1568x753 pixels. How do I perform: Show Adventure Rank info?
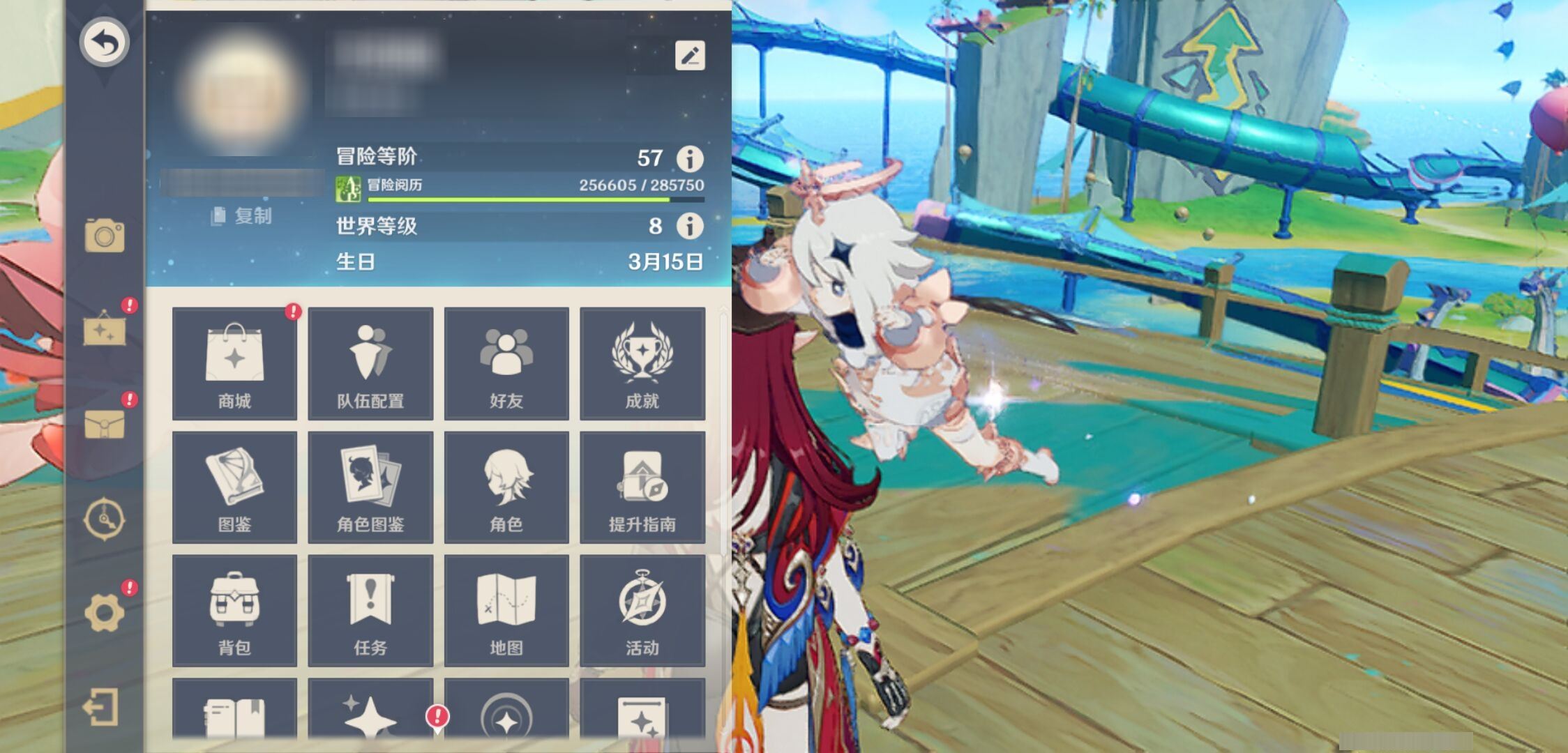pyautogui.click(x=690, y=159)
